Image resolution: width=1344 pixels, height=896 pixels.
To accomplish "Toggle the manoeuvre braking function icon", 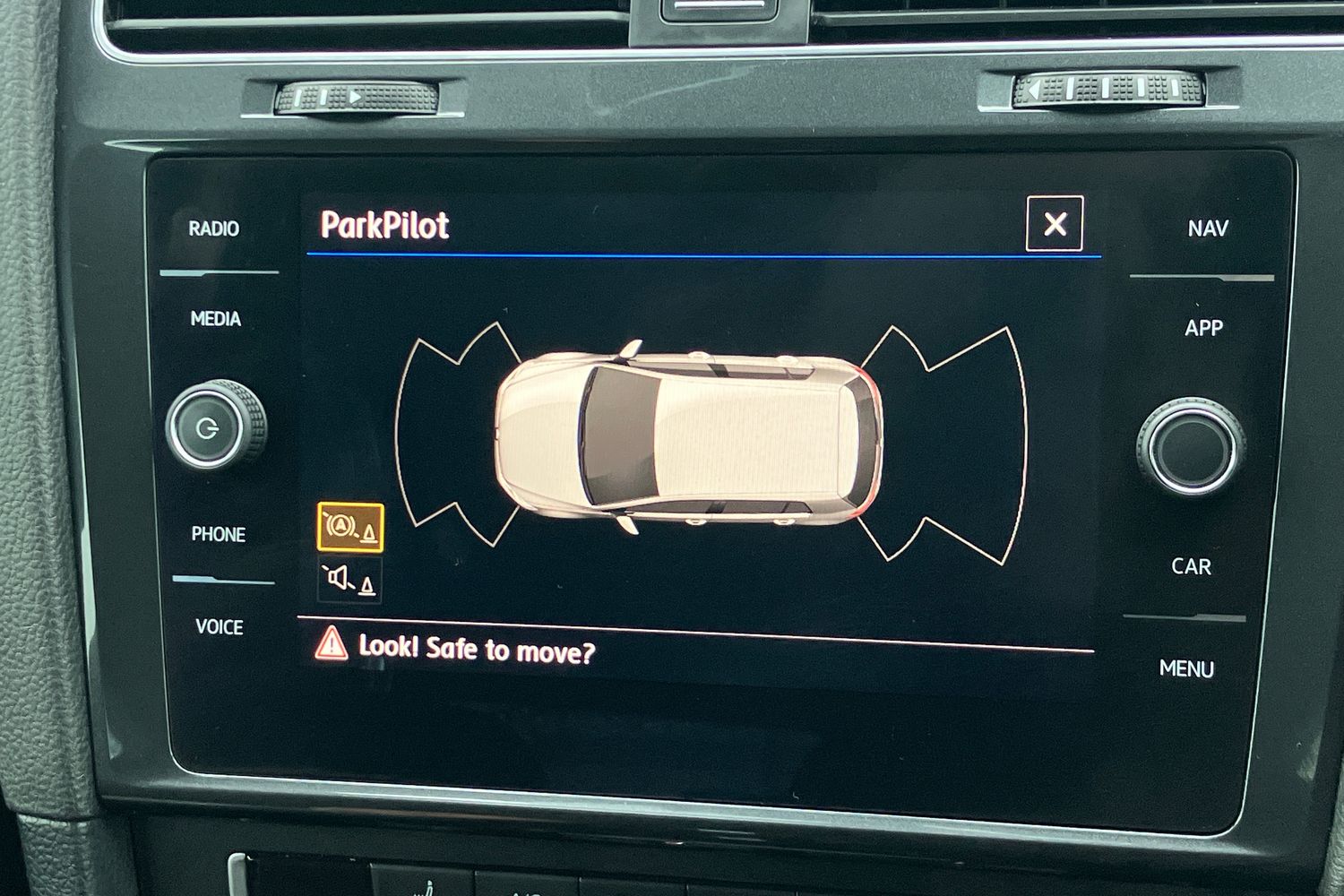I will pyautogui.click(x=350, y=527).
